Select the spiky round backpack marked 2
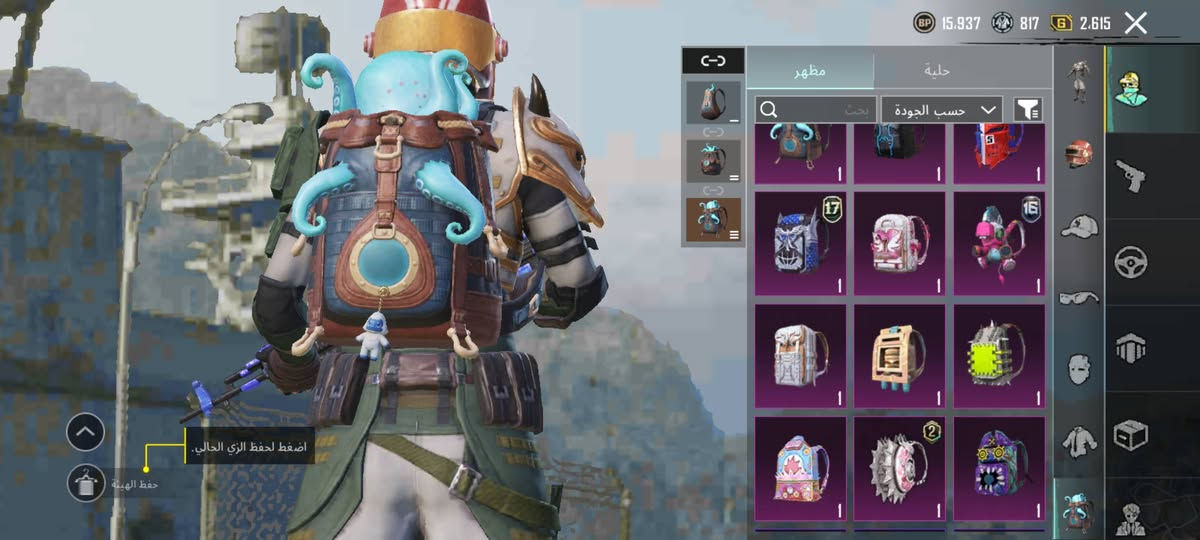The width and height of the screenshot is (1200, 540). [899, 466]
